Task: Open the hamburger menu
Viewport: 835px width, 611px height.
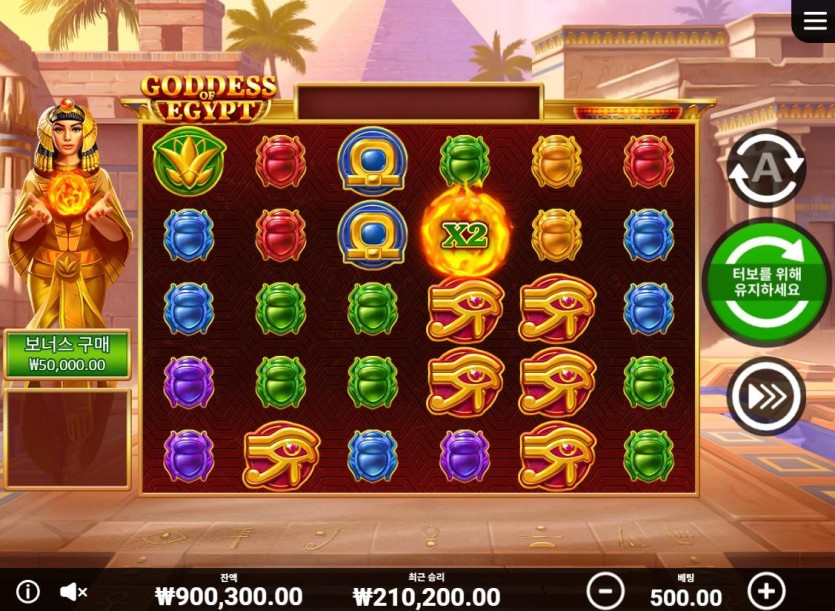Action: tap(814, 21)
